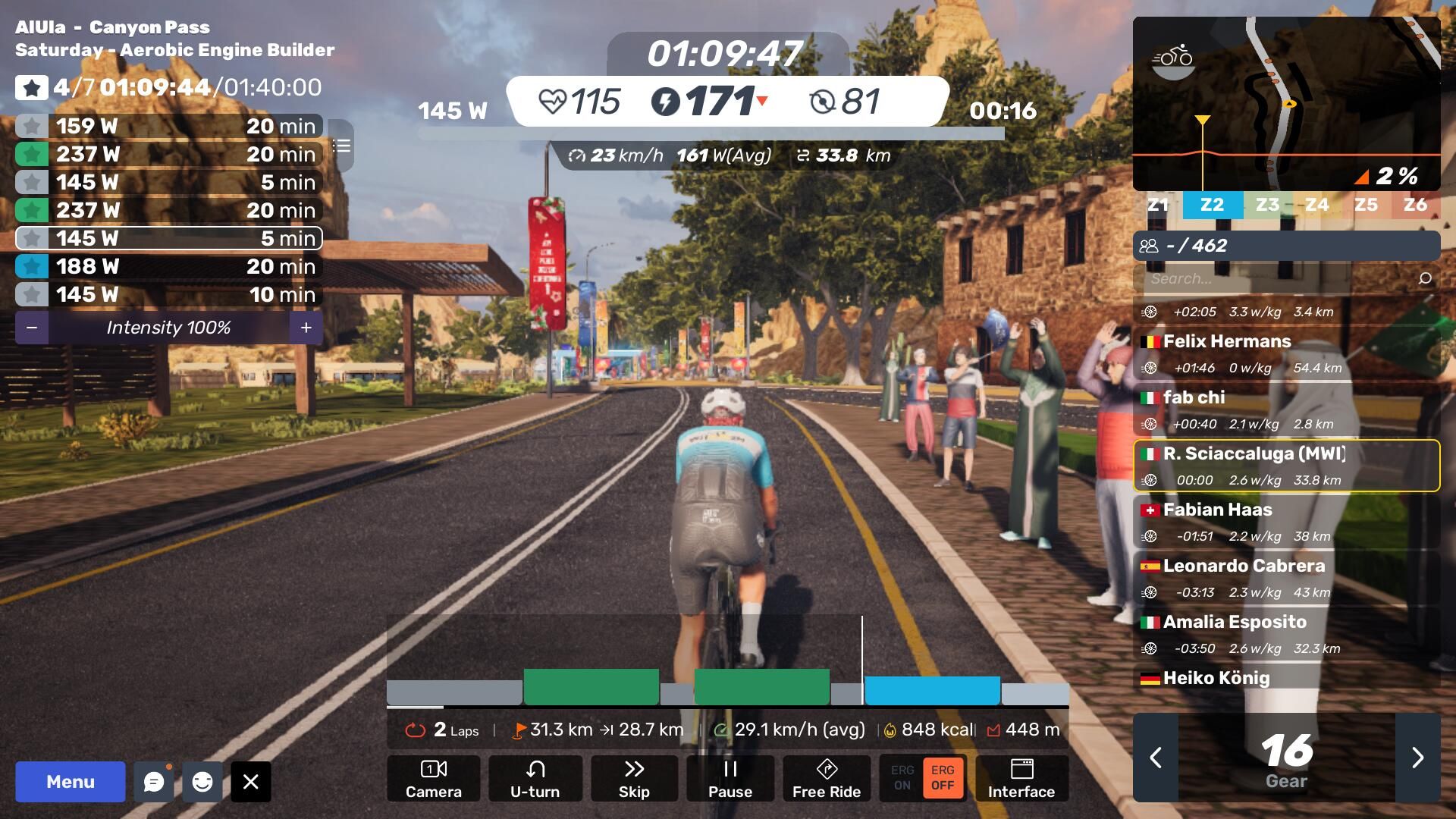Skip the current workout block
The image size is (1456, 819).
(x=634, y=779)
